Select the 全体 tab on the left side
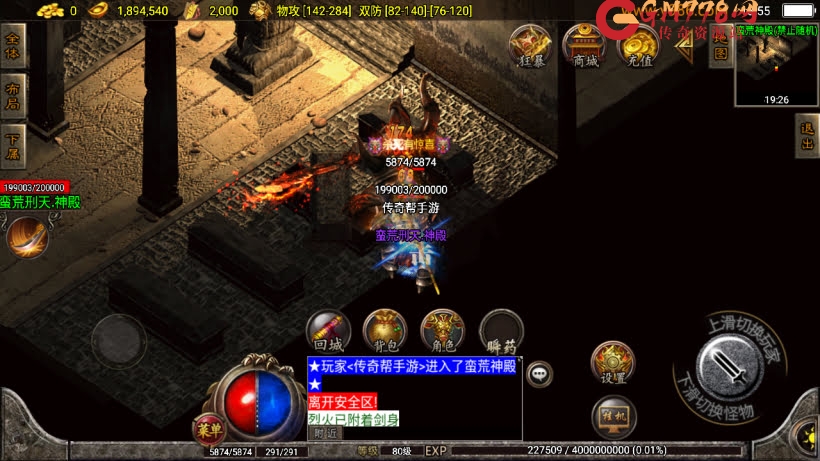Viewport: 820px width, 461px height. (13, 46)
